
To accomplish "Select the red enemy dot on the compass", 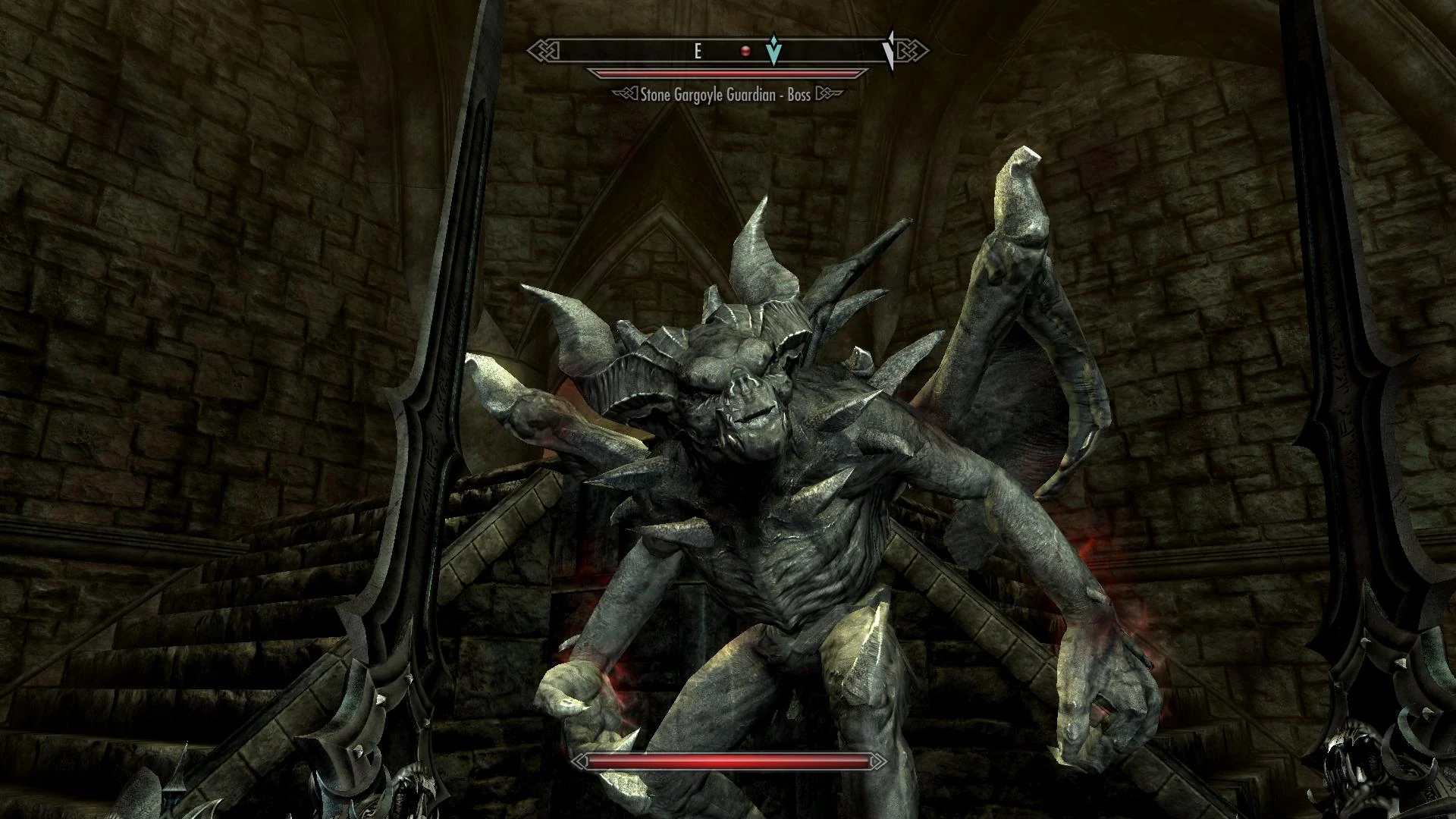I will pos(745,51).
